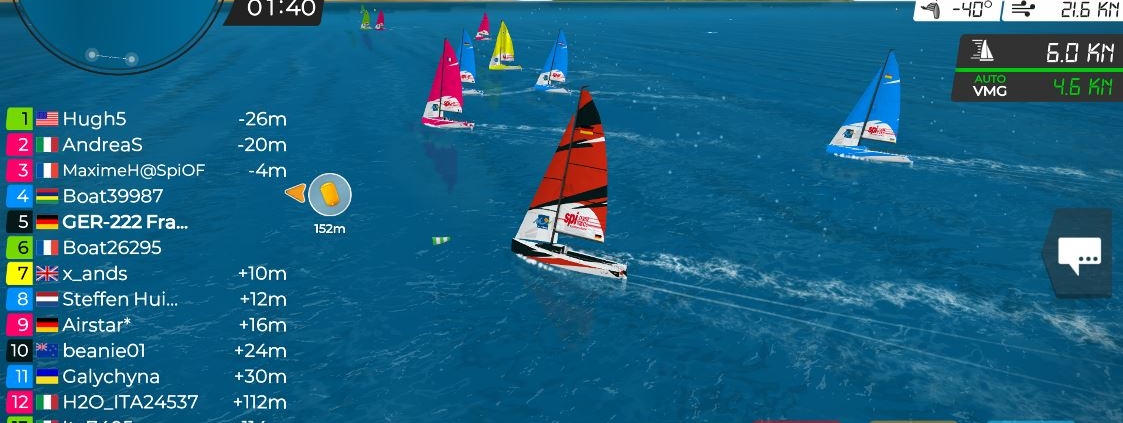The width and height of the screenshot is (1123, 423).
Task: Select Steffen Hui... leaderboard row
Action: click(x=146, y=299)
